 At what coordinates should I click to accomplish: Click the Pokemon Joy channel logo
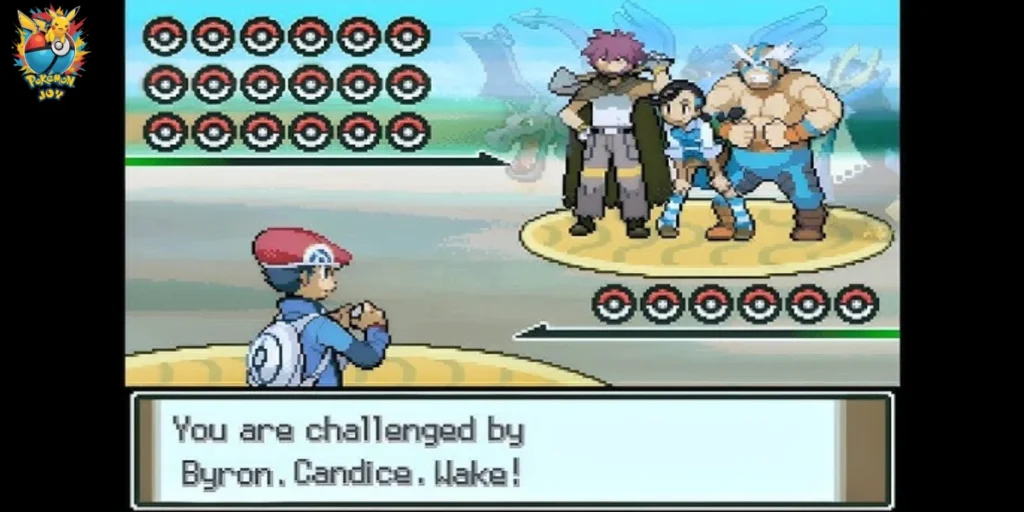[x=49, y=50]
